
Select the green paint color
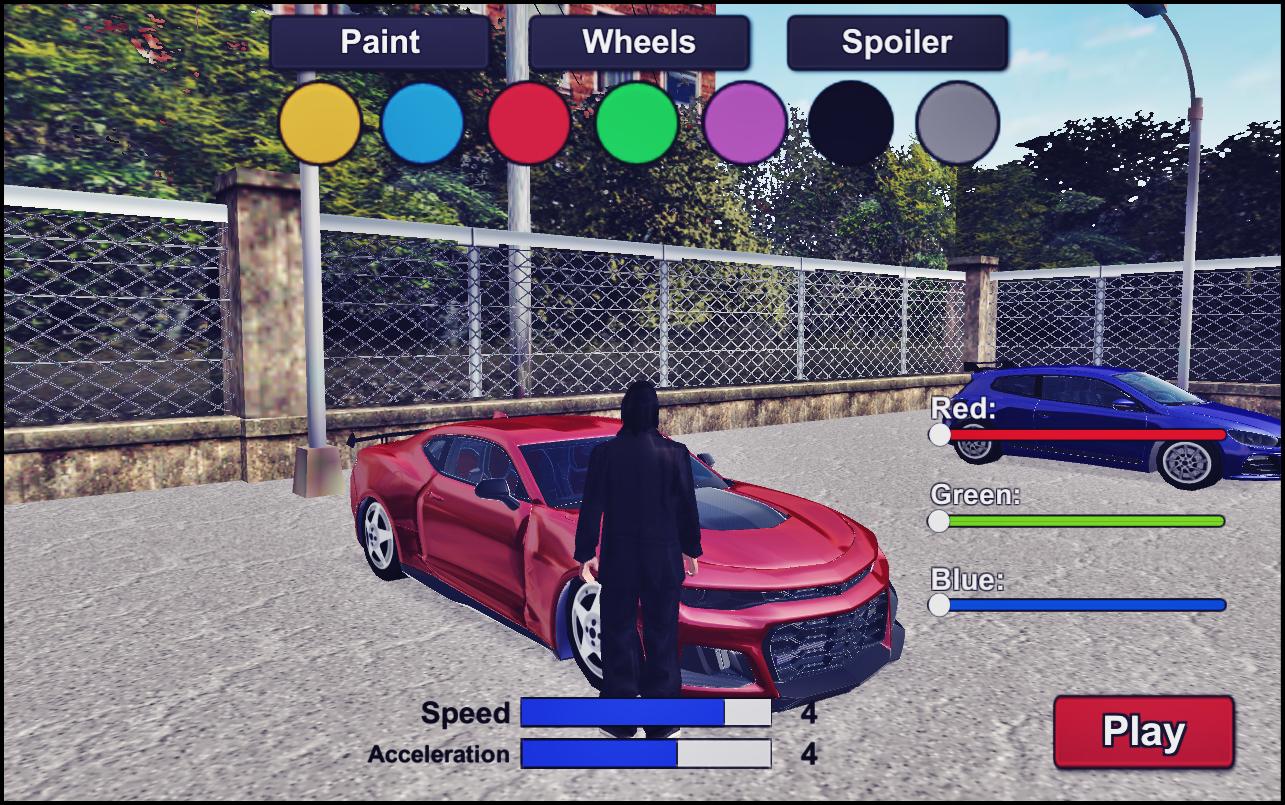tap(637, 123)
